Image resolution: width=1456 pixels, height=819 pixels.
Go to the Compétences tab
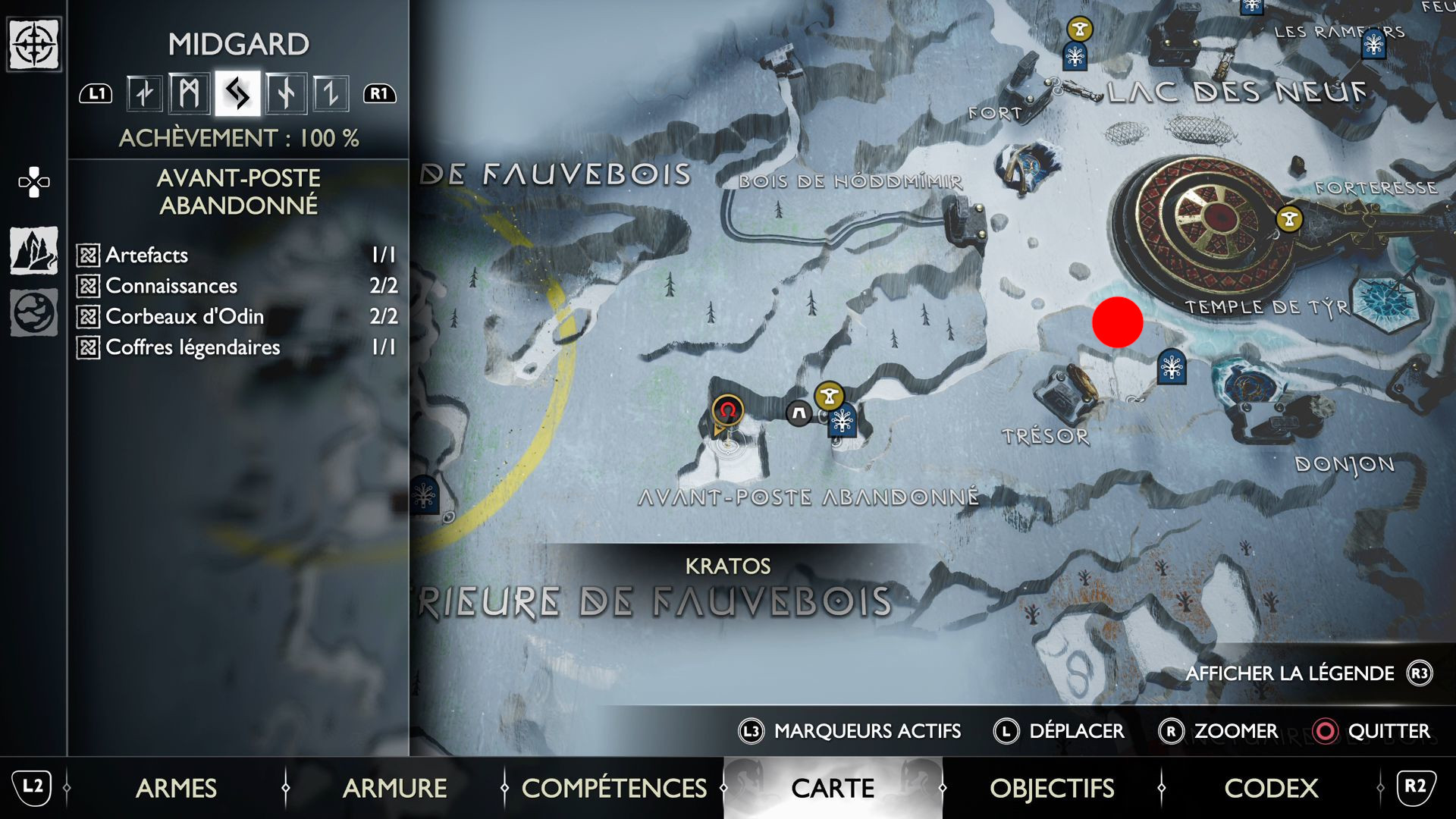613,788
